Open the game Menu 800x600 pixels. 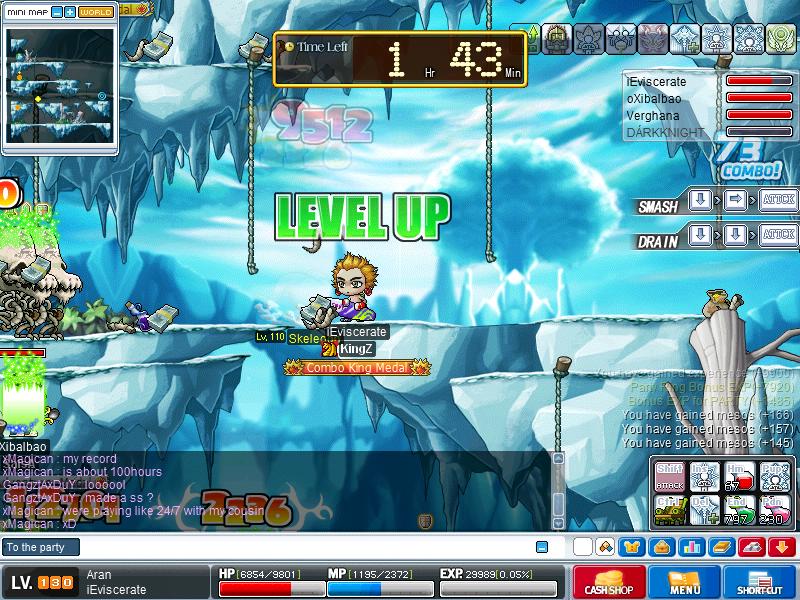(x=685, y=581)
